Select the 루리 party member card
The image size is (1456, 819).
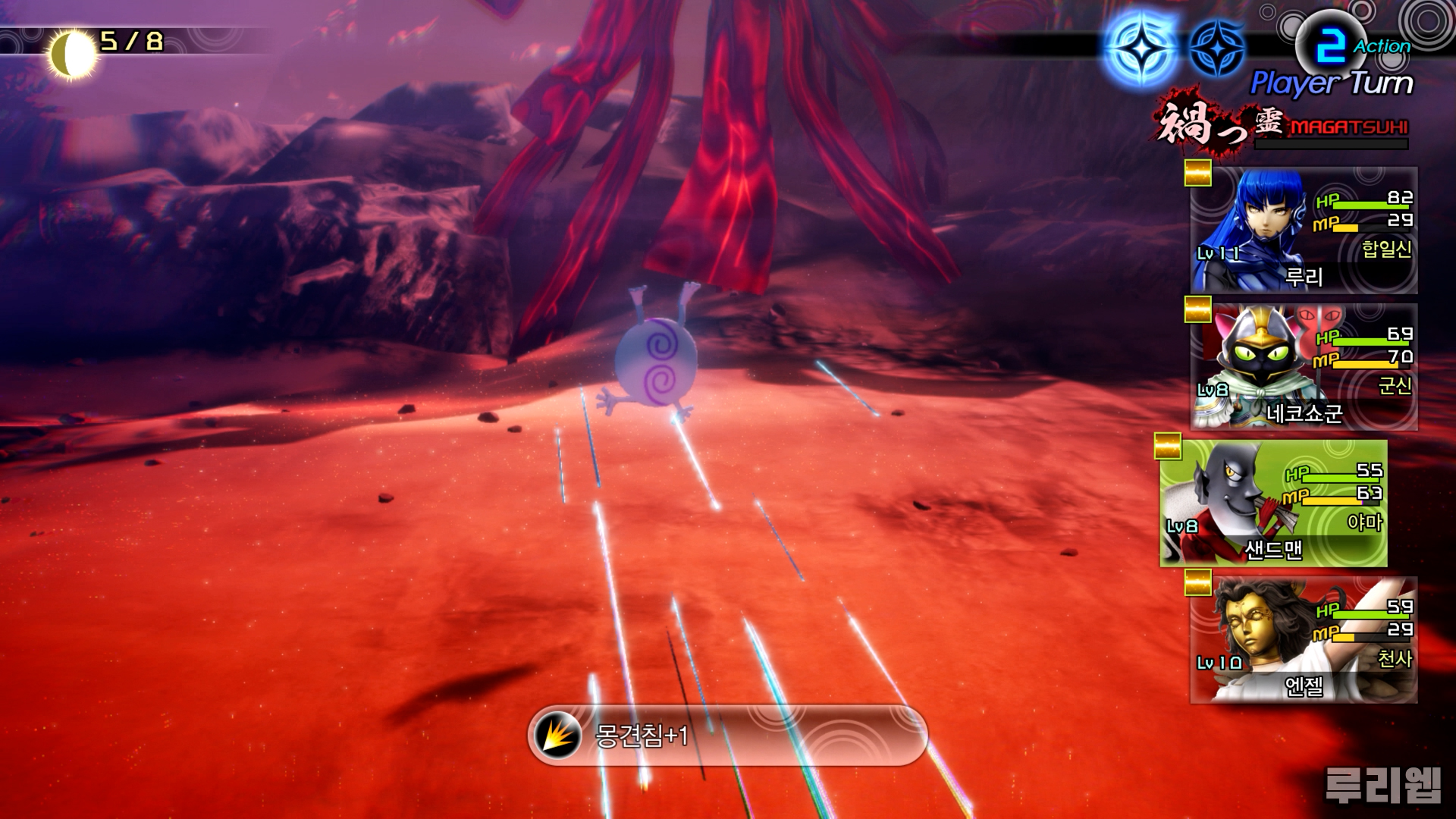[x=1303, y=231]
